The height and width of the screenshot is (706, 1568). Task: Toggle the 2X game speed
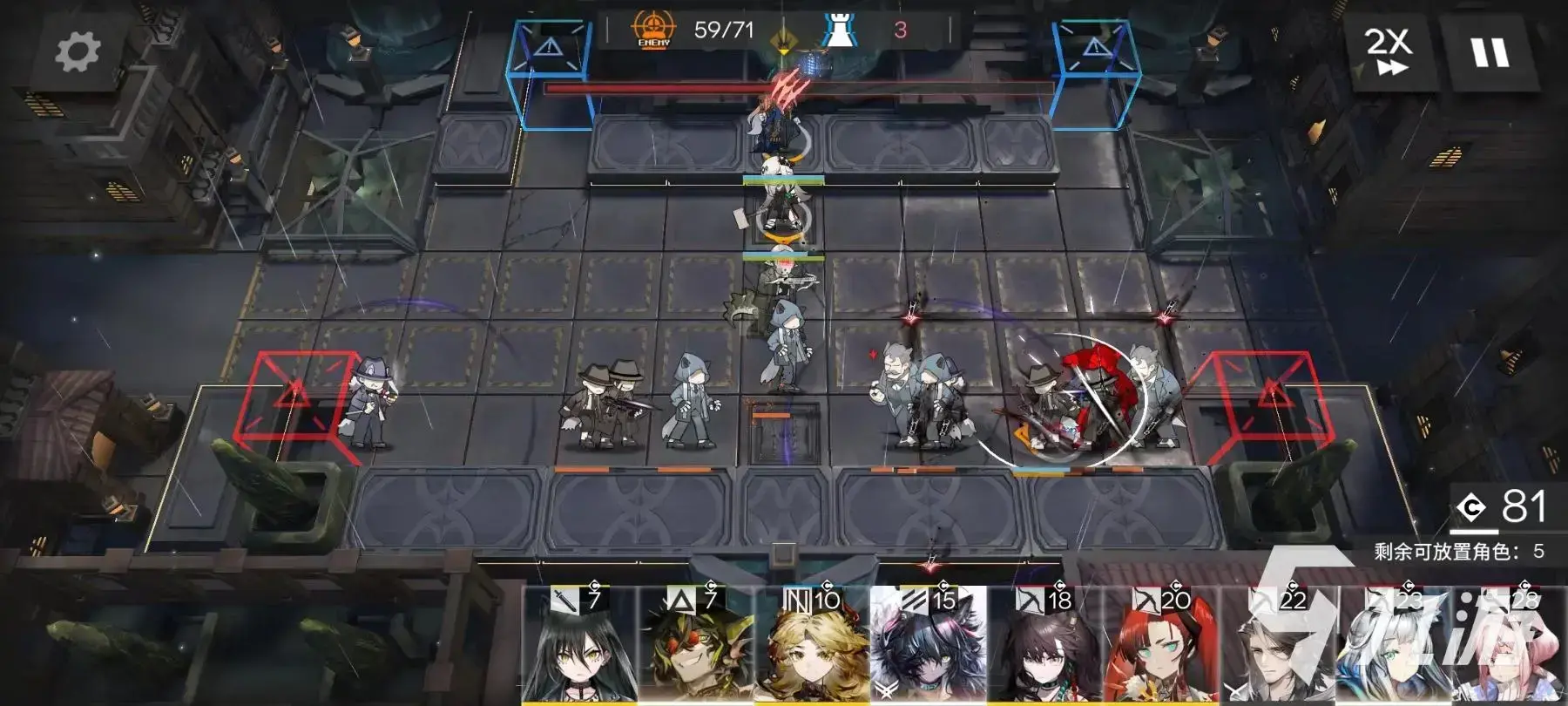point(1387,51)
